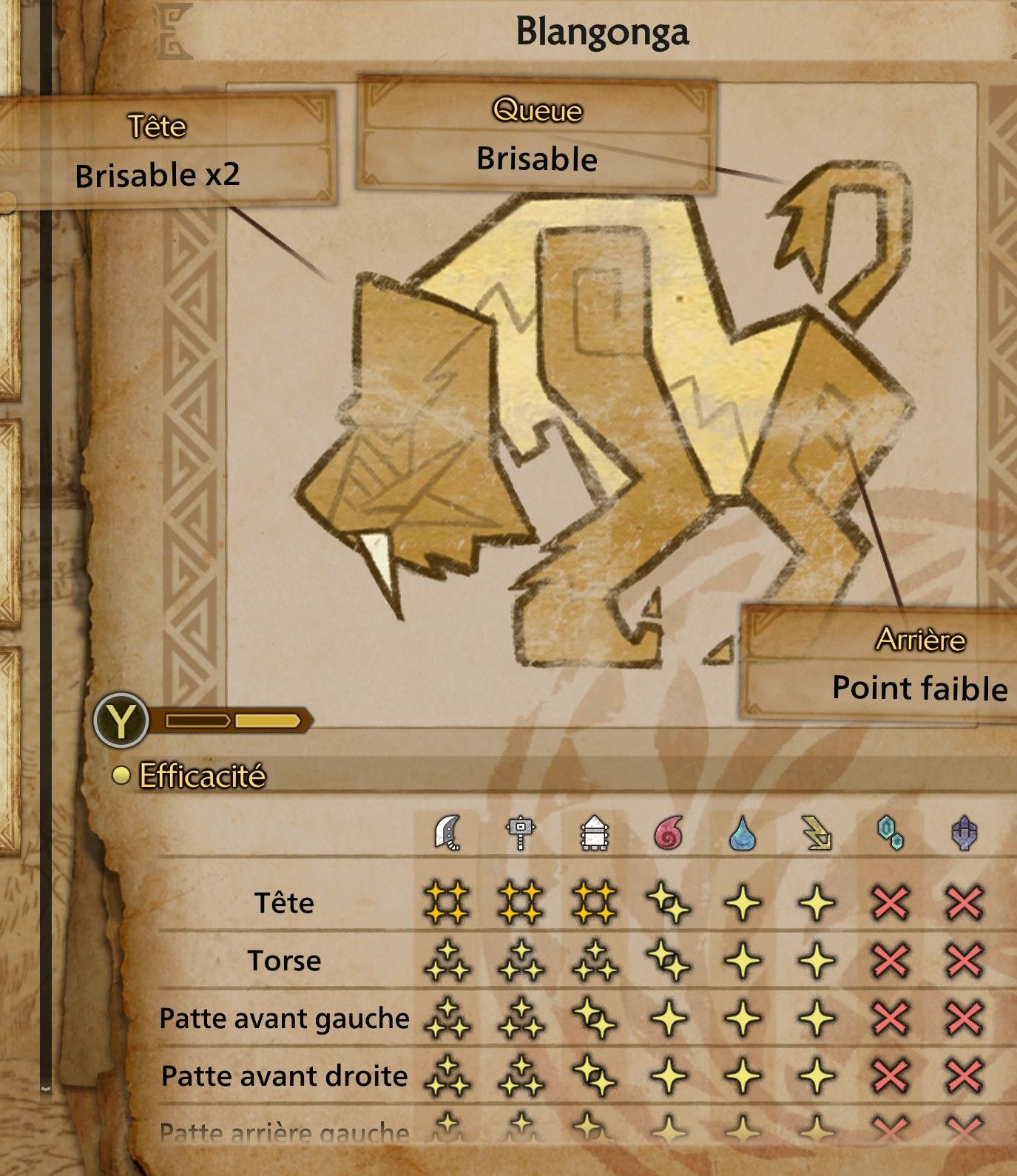Click the ammo damage column icon
This screenshot has height=1176, width=1017.
(x=595, y=834)
